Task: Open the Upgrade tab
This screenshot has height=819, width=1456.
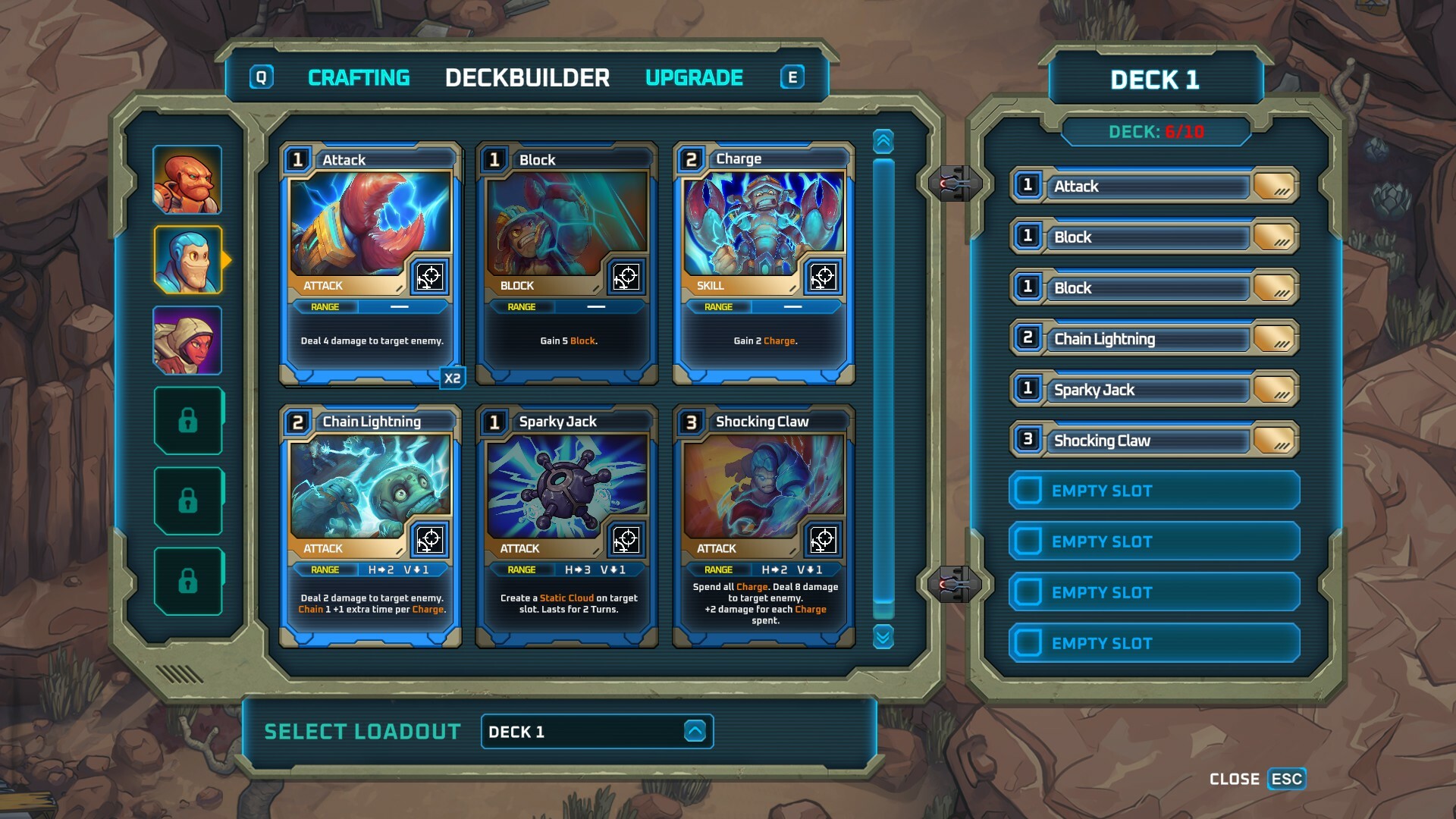Action: [x=694, y=77]
